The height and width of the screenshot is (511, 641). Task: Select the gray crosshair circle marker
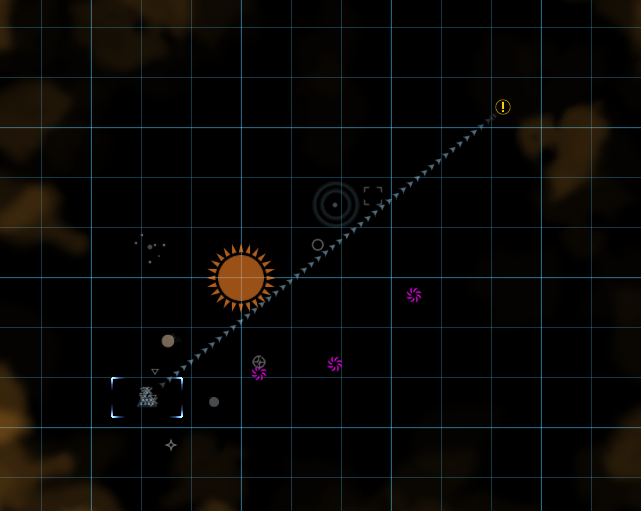pyautogui.click(x=259, y=361)
